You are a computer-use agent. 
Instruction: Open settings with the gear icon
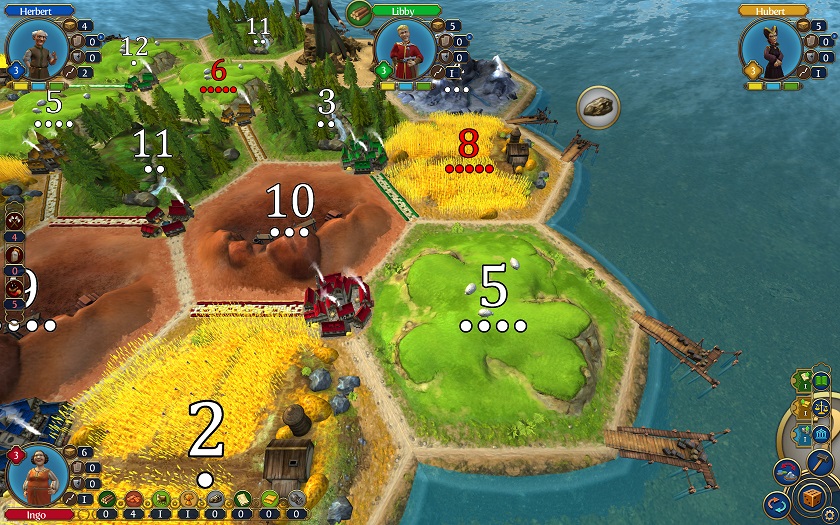coord(829,513)
